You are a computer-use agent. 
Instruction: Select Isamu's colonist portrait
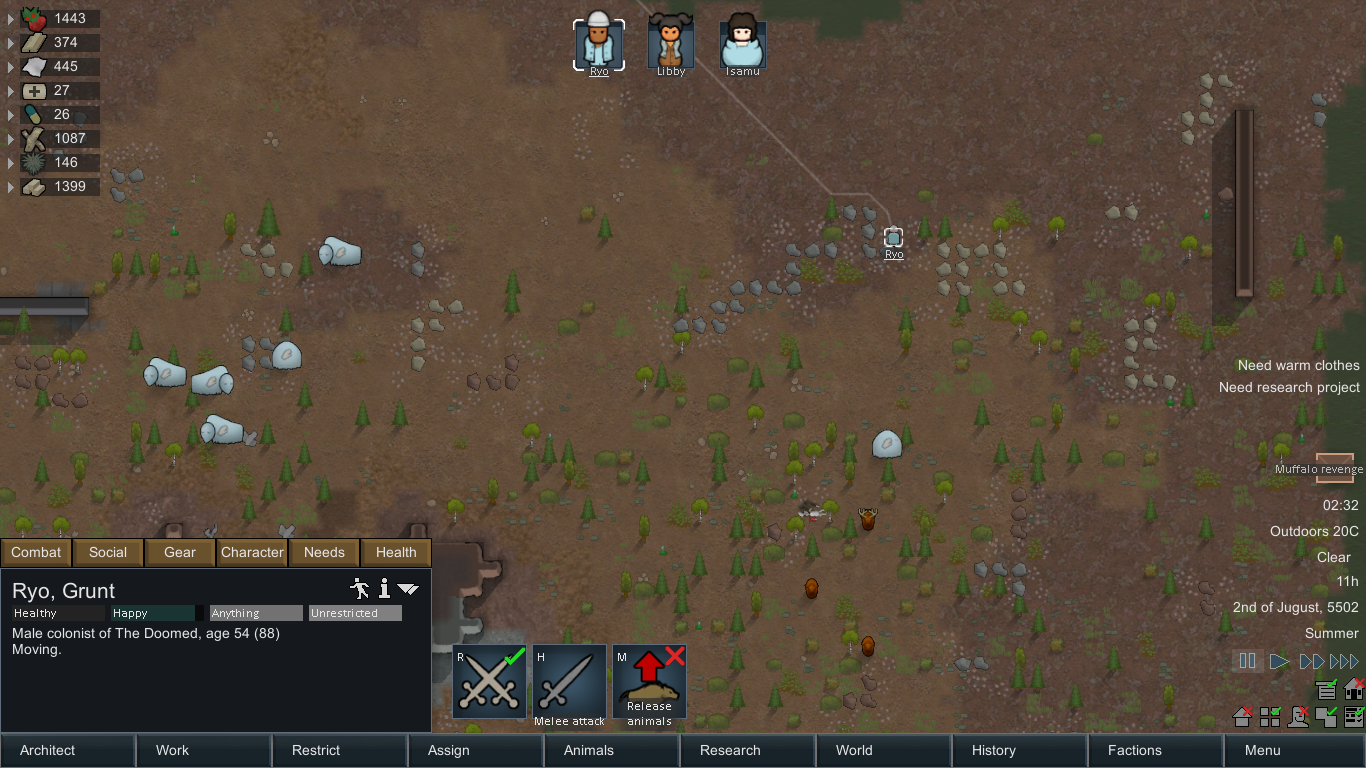(x=742, y=45)
